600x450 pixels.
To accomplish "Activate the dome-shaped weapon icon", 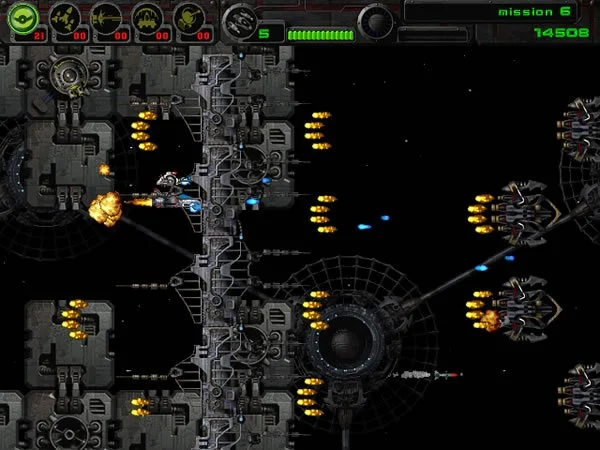I will pos(147,18).
